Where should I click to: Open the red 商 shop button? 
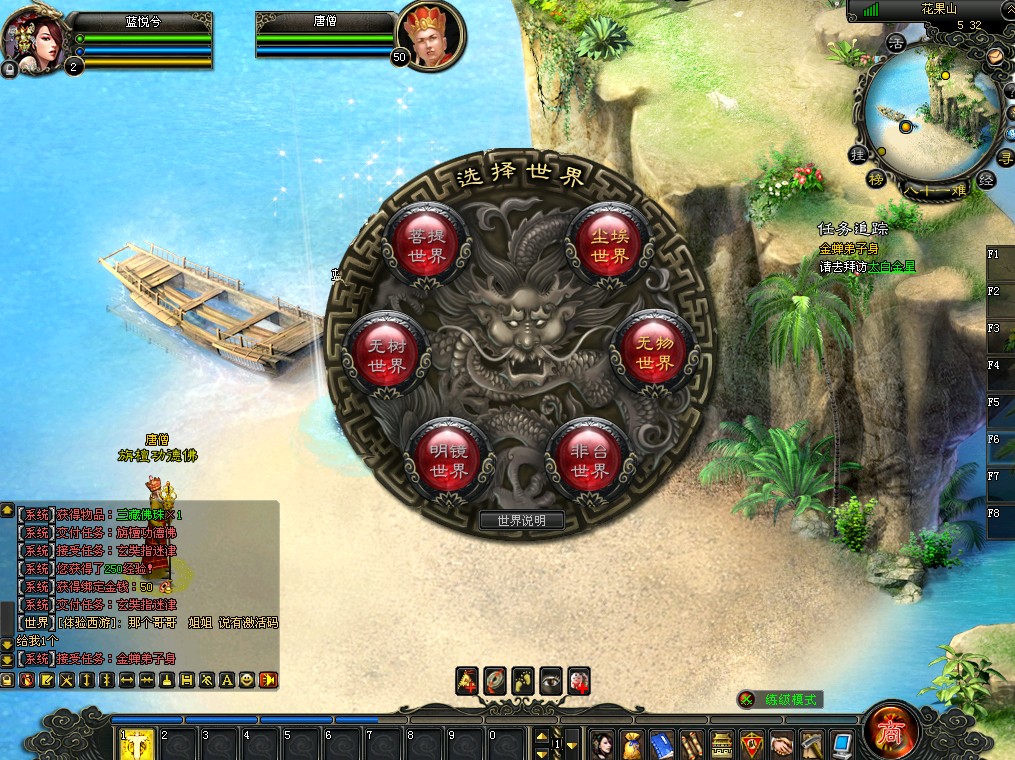click(889, 732)
